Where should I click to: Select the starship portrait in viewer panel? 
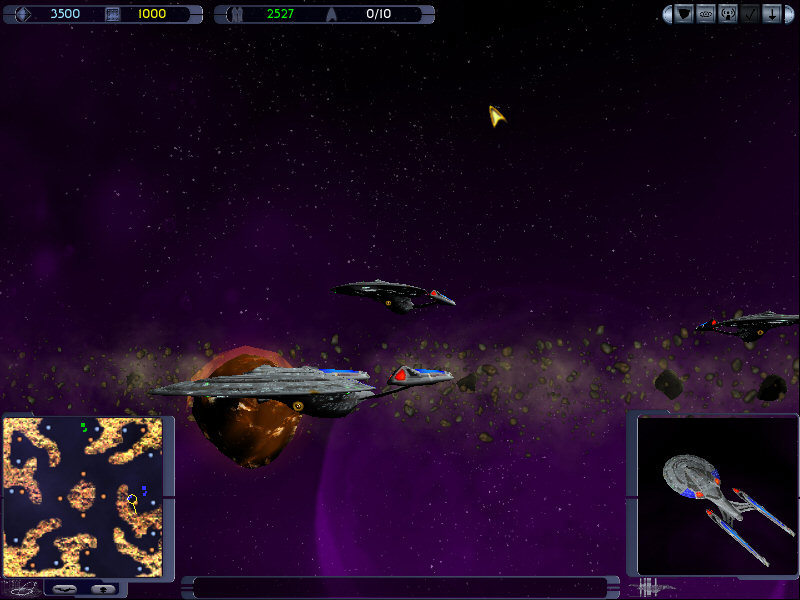[x=715, y=495]
